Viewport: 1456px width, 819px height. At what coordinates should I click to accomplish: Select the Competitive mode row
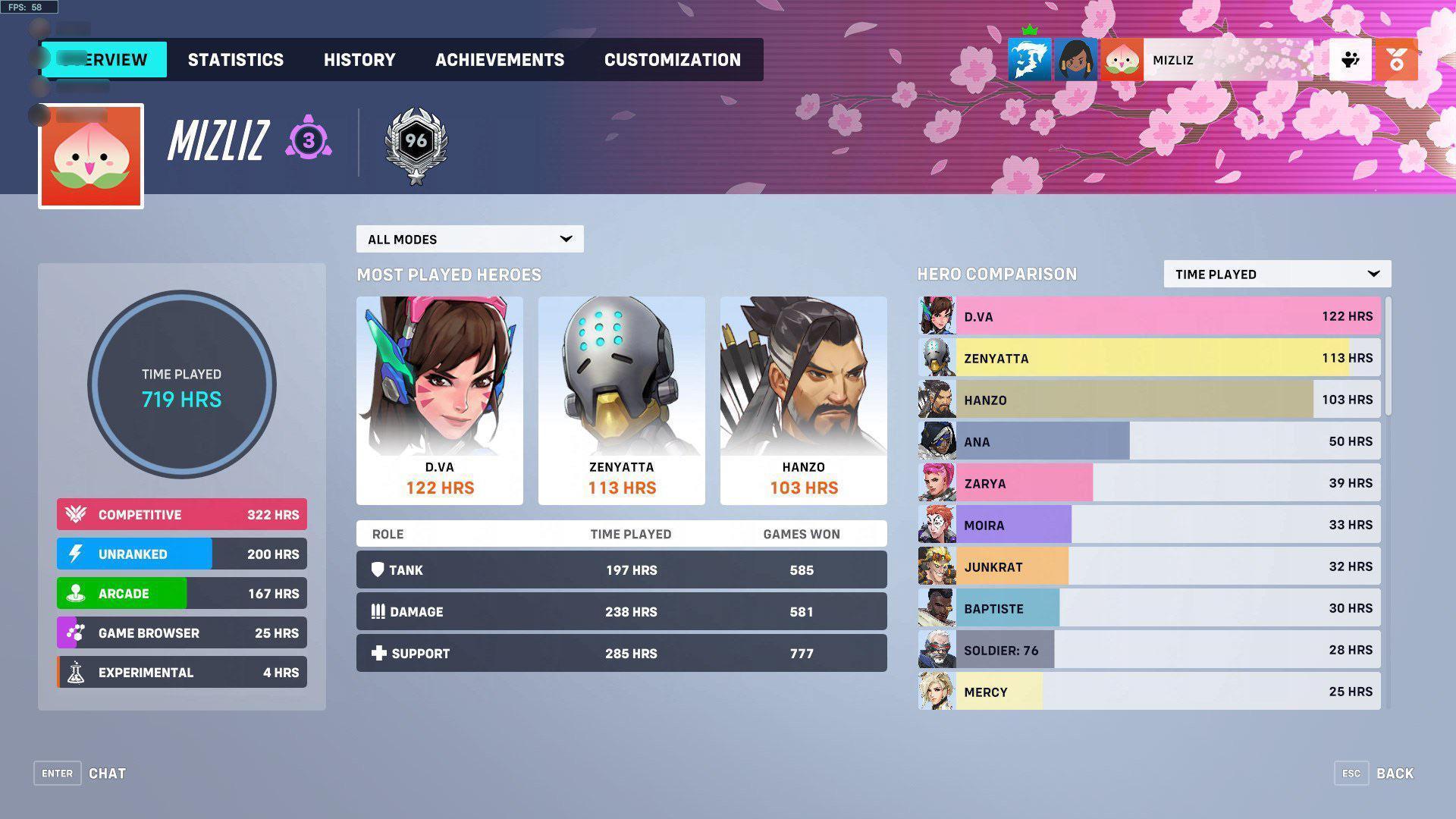[x=181, y=514]
